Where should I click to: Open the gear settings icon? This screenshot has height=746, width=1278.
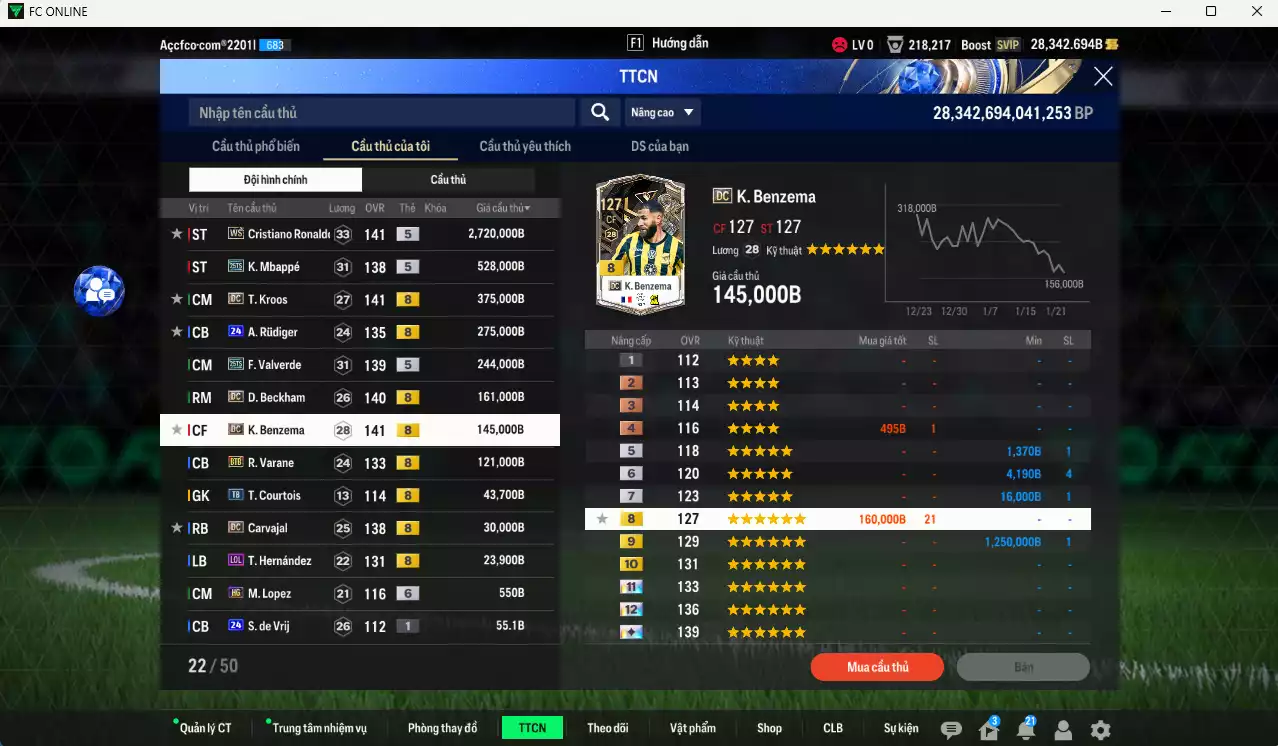coord(1100,730)
